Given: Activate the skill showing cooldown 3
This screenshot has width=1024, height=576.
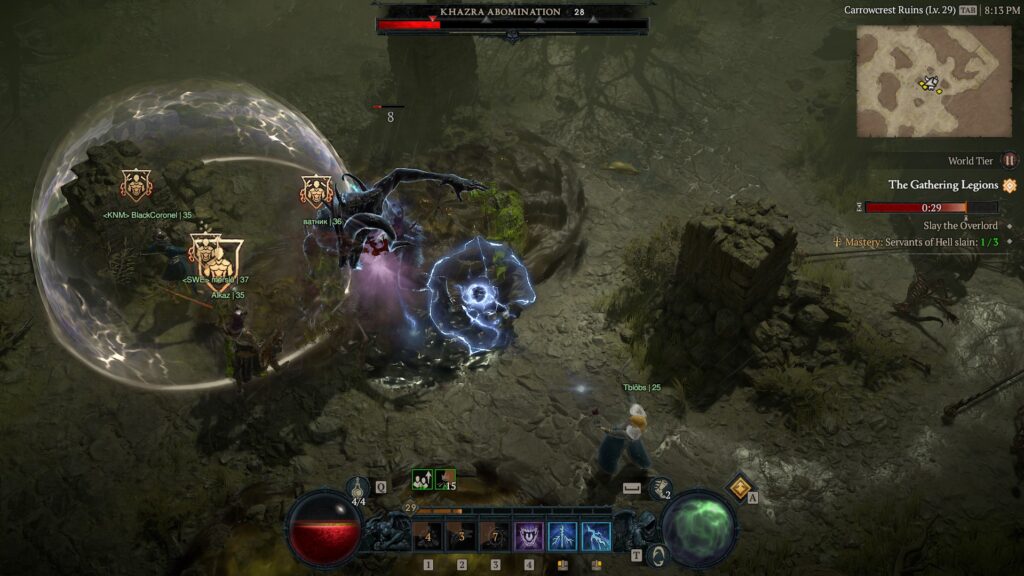Looking at the screenshot, I should click(461, 537).
